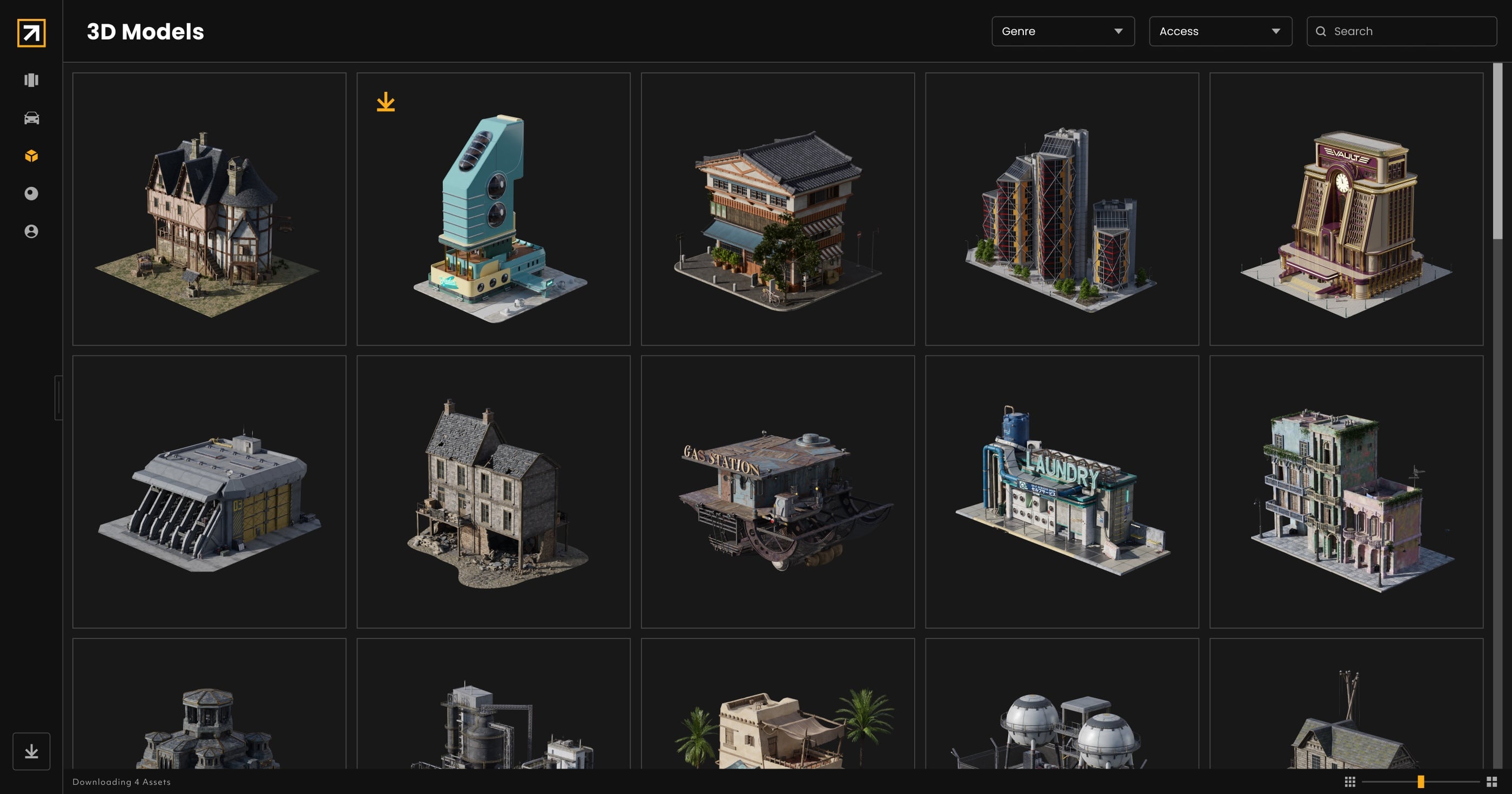Image resolution: width=1512 pixels, height=794 pixels.
Task: Expand the Access dropdown
Action: [x=1220, y=31]
